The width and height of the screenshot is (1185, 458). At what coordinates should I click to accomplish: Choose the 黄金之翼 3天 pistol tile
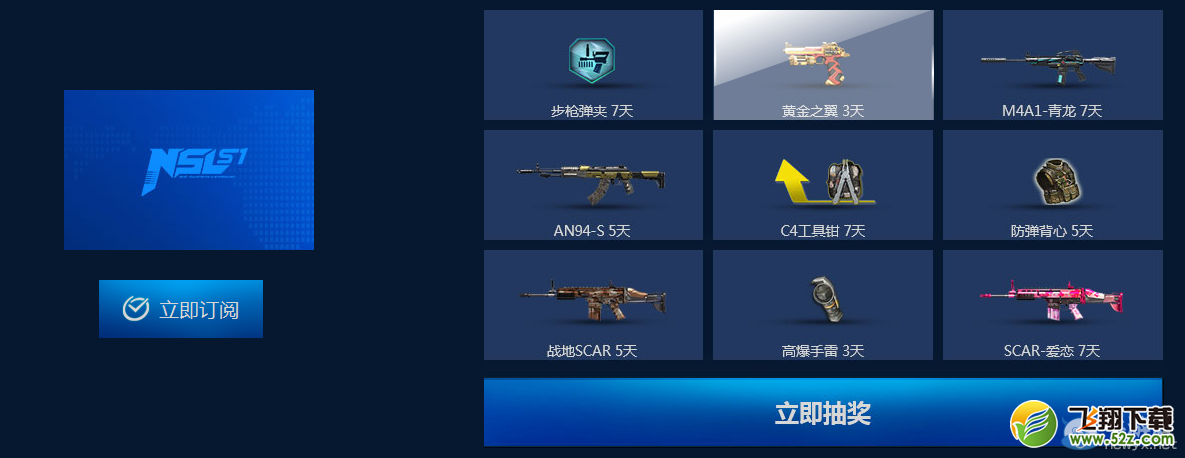click(x=823, y=65)
